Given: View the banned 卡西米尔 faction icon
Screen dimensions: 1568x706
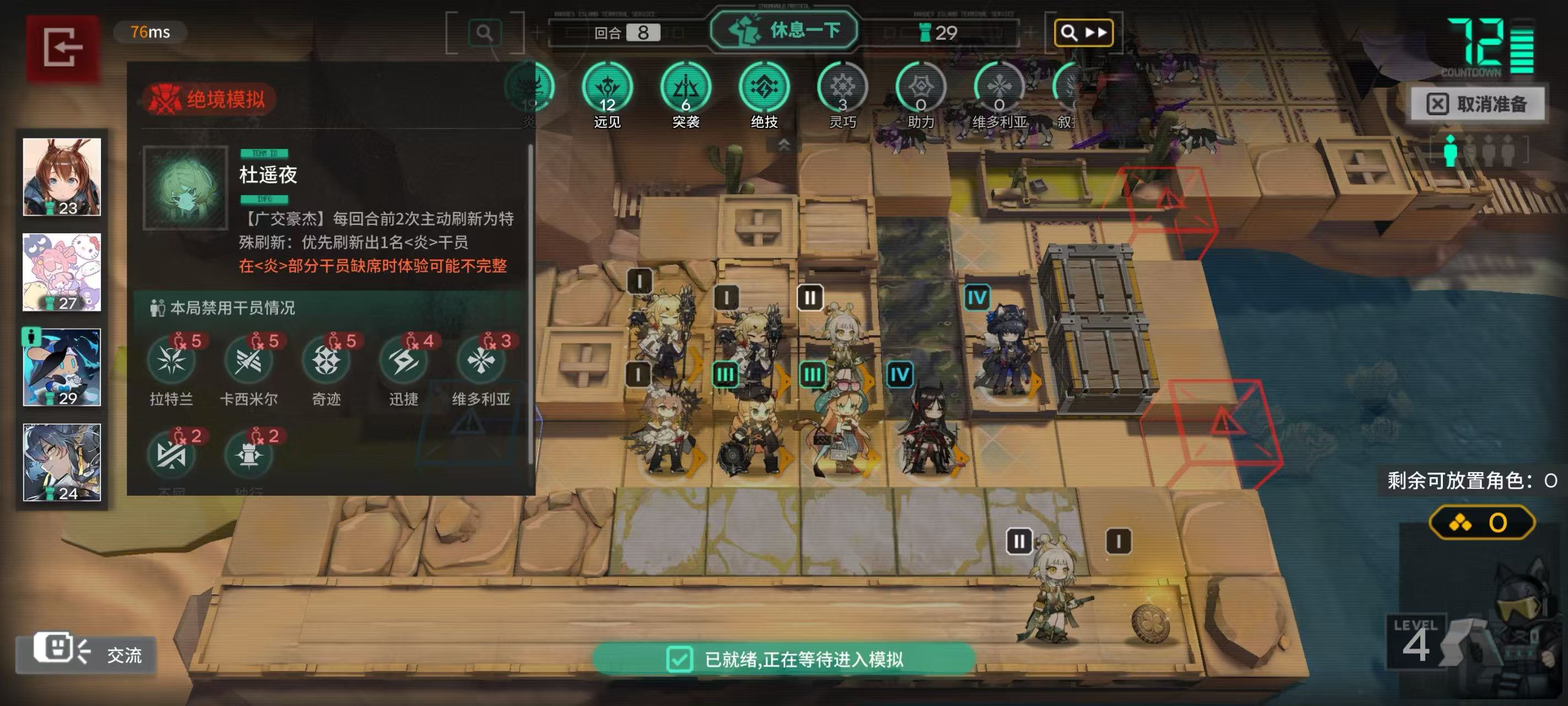Looking at the screenshot, I should (x=248, y=361).
